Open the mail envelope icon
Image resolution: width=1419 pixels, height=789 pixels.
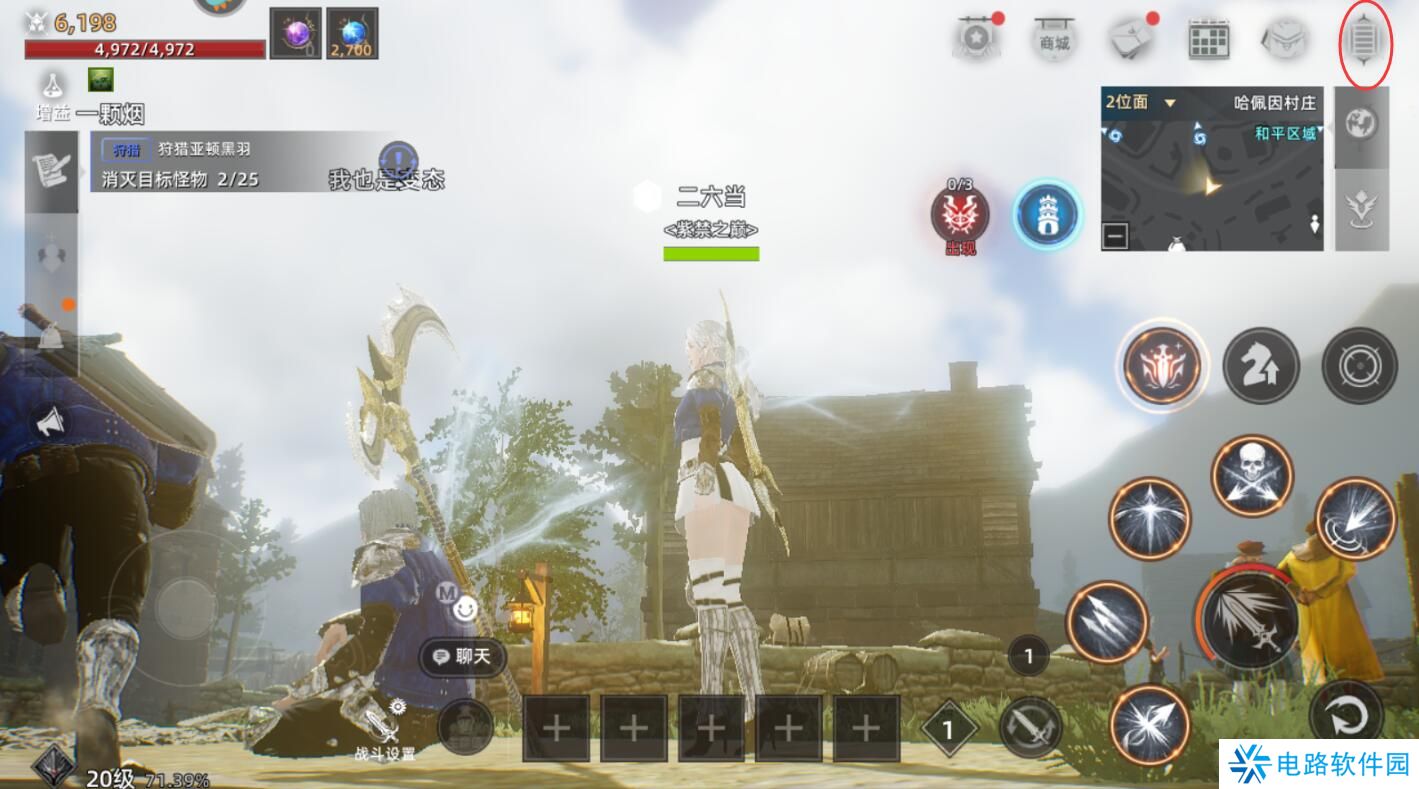1130,40
